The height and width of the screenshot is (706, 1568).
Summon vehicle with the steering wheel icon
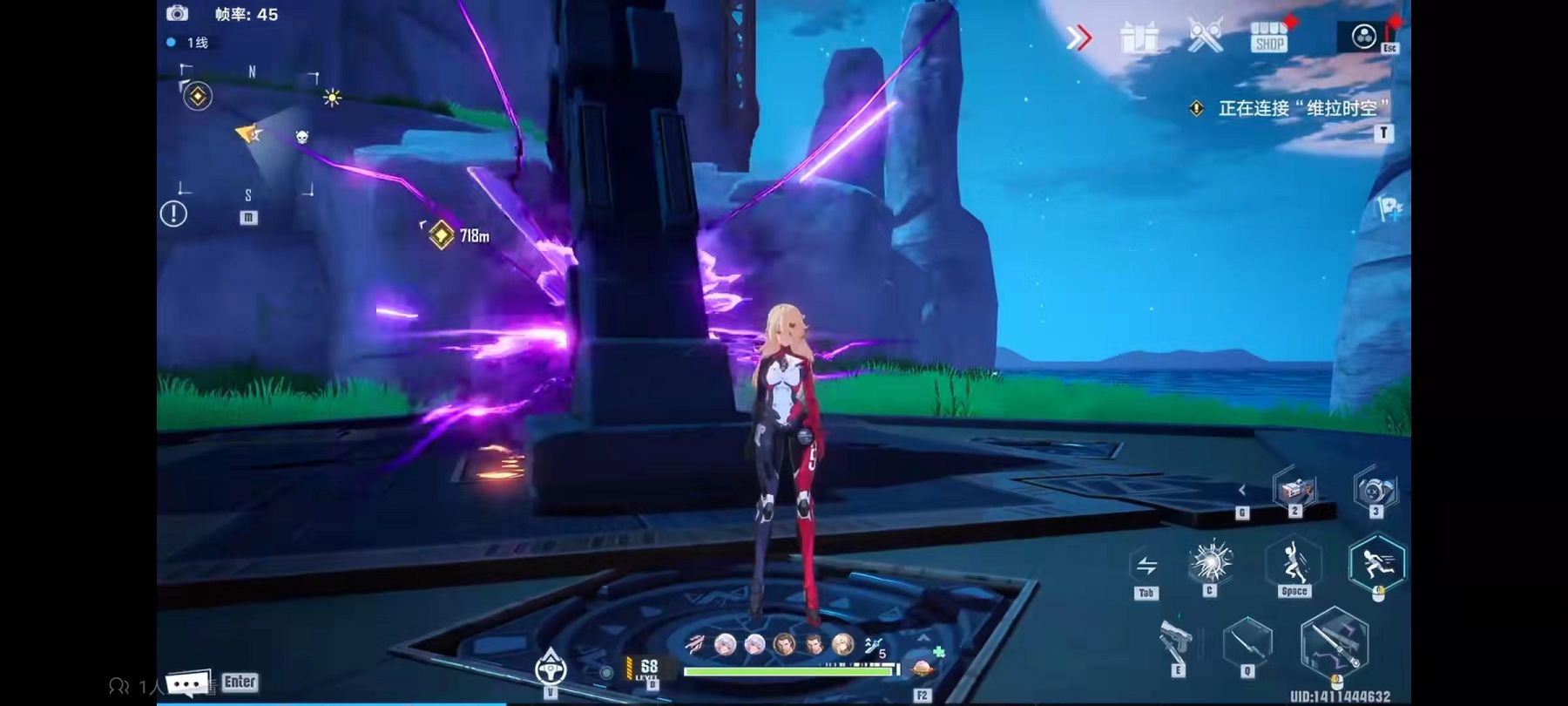pyautogui.click(x=551, y=669)
